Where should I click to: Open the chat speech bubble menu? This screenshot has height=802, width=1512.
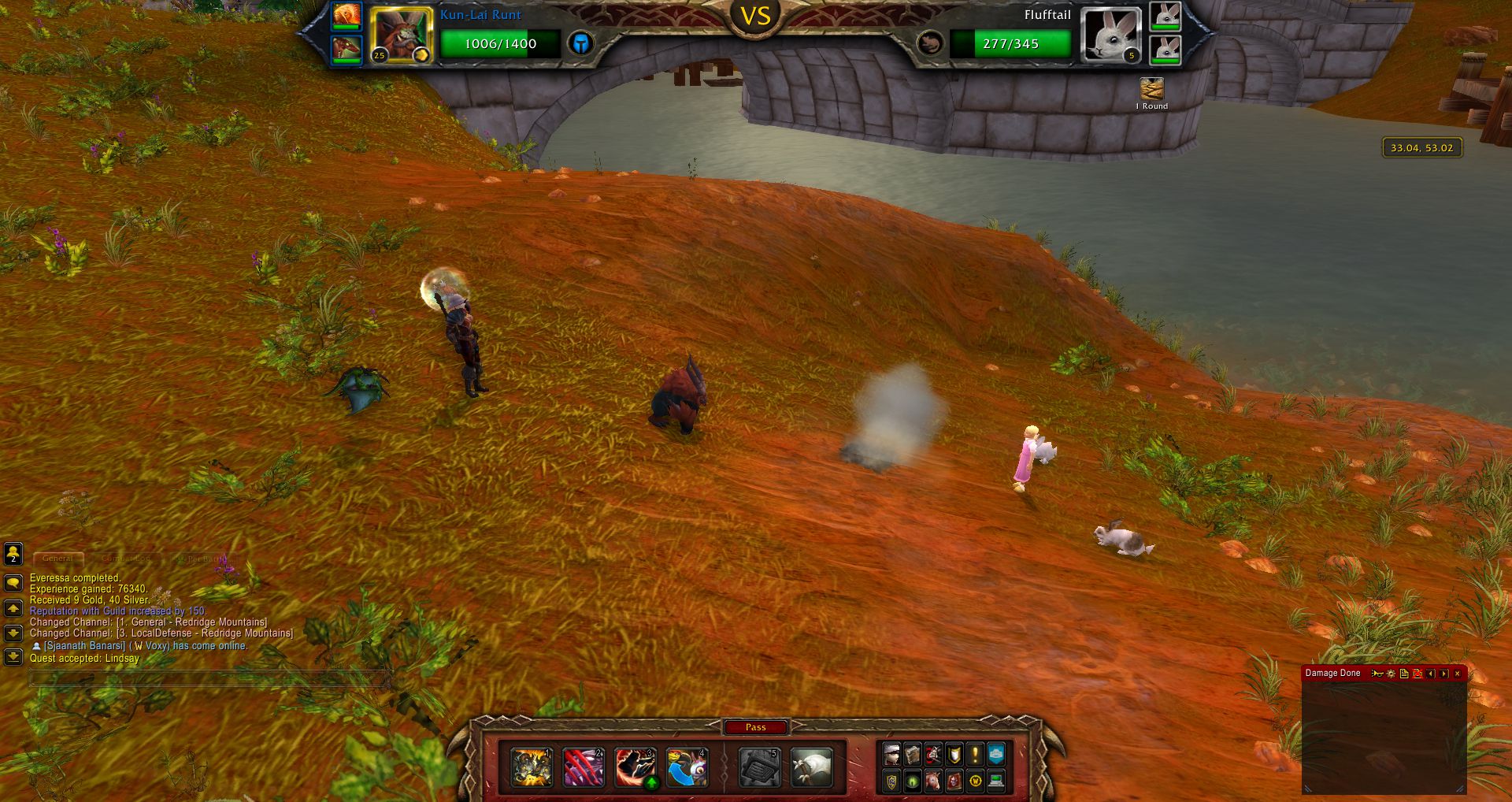point(13,583)
